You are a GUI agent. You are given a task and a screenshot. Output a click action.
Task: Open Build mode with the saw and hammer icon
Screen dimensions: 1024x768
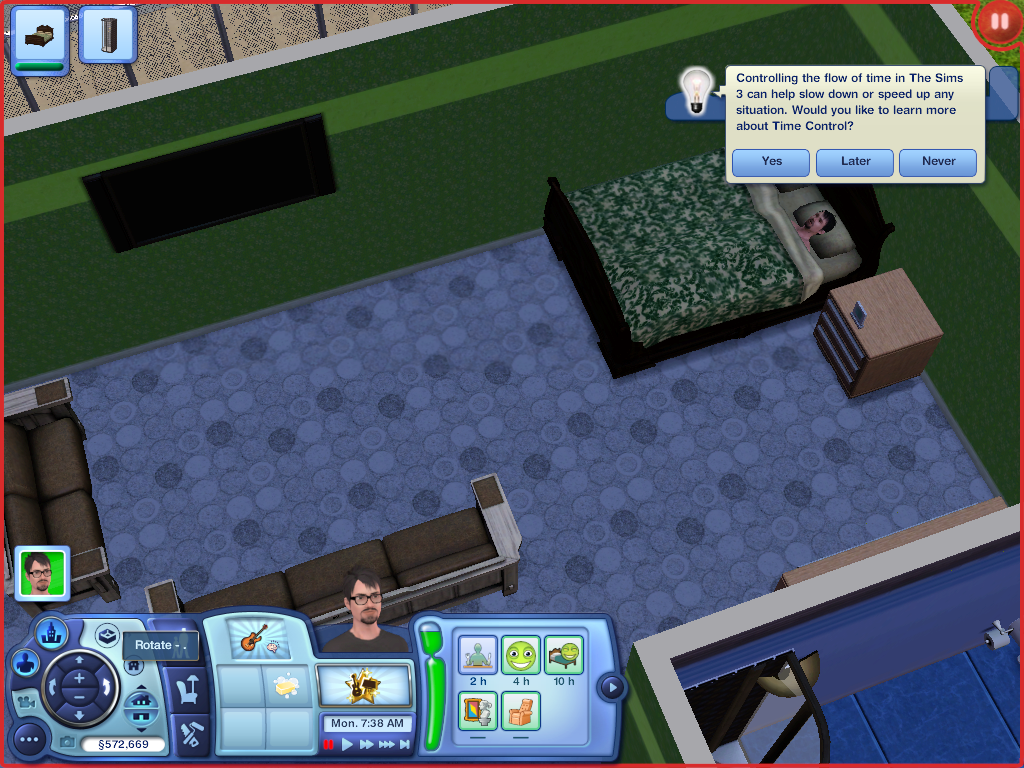(x=187, y=735)
